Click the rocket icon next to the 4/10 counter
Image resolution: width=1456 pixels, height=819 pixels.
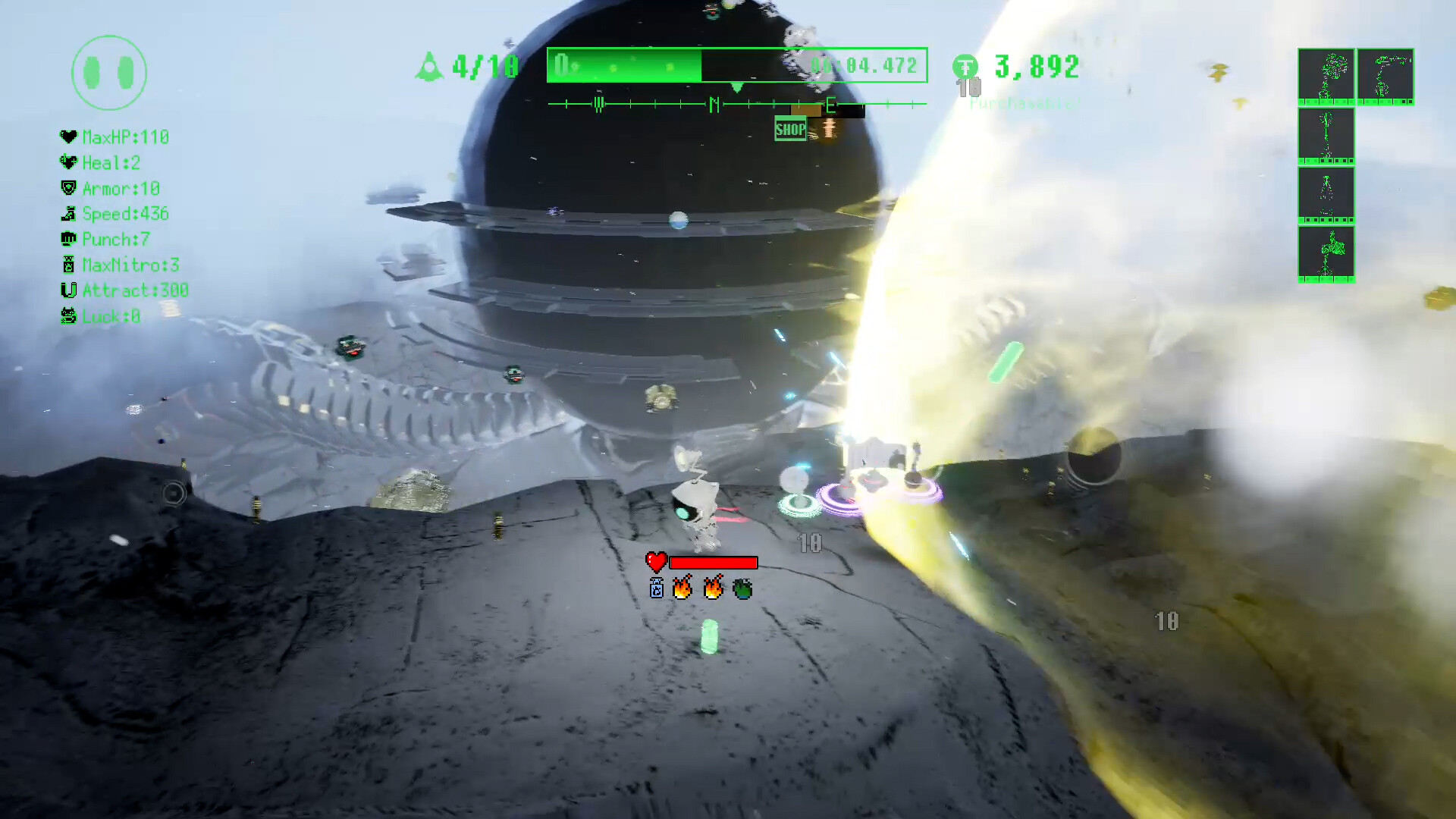[x=430, y=66]
